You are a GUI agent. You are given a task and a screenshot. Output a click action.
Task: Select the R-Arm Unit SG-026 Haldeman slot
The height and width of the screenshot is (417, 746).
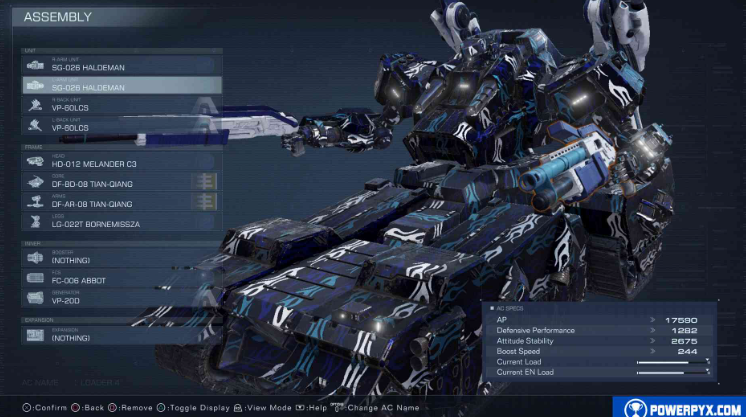120,65
